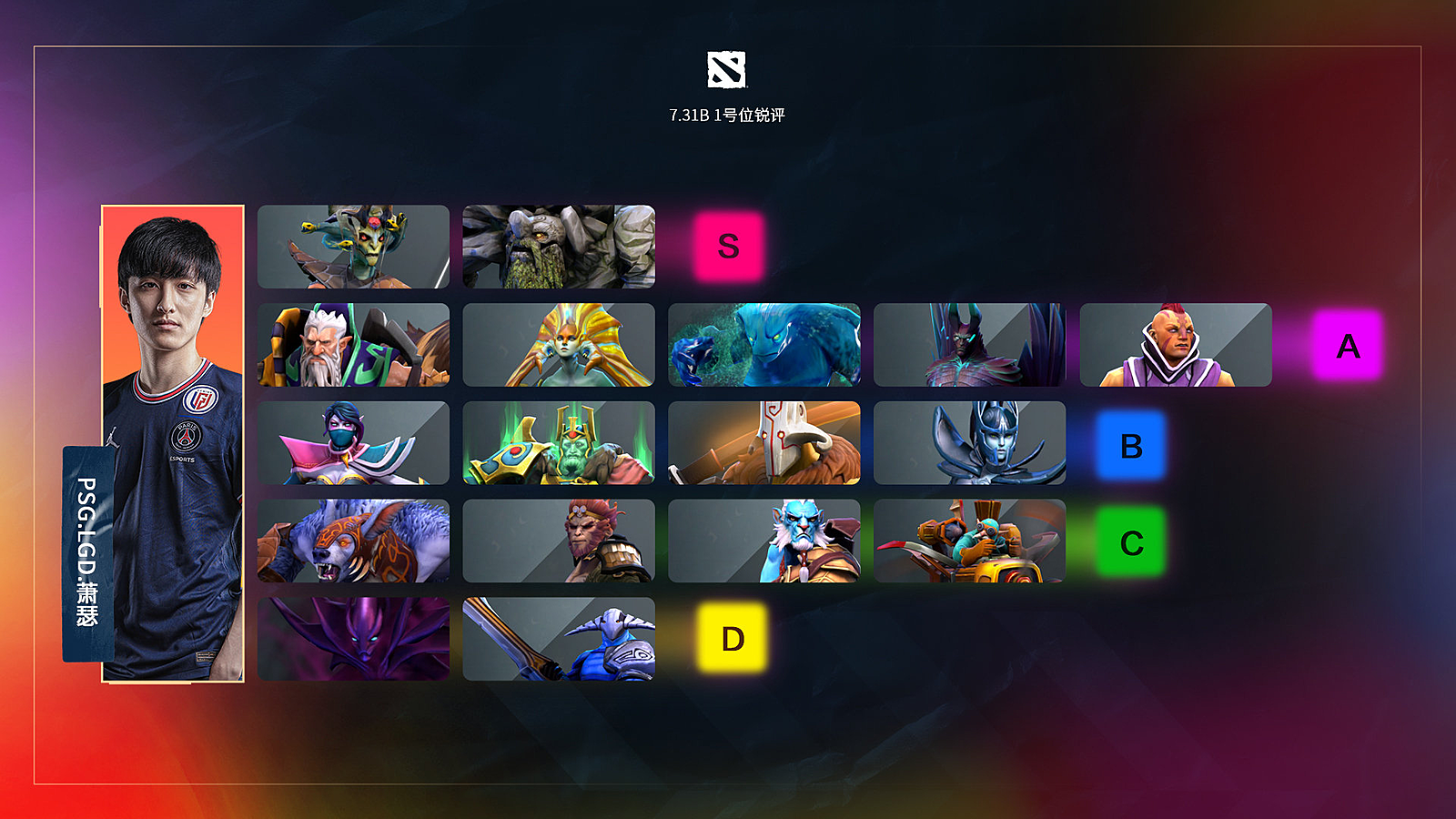Viewport: 1456px width, 819px height.
Task: Pick the Wraith King tile
Action: point(559,443)
